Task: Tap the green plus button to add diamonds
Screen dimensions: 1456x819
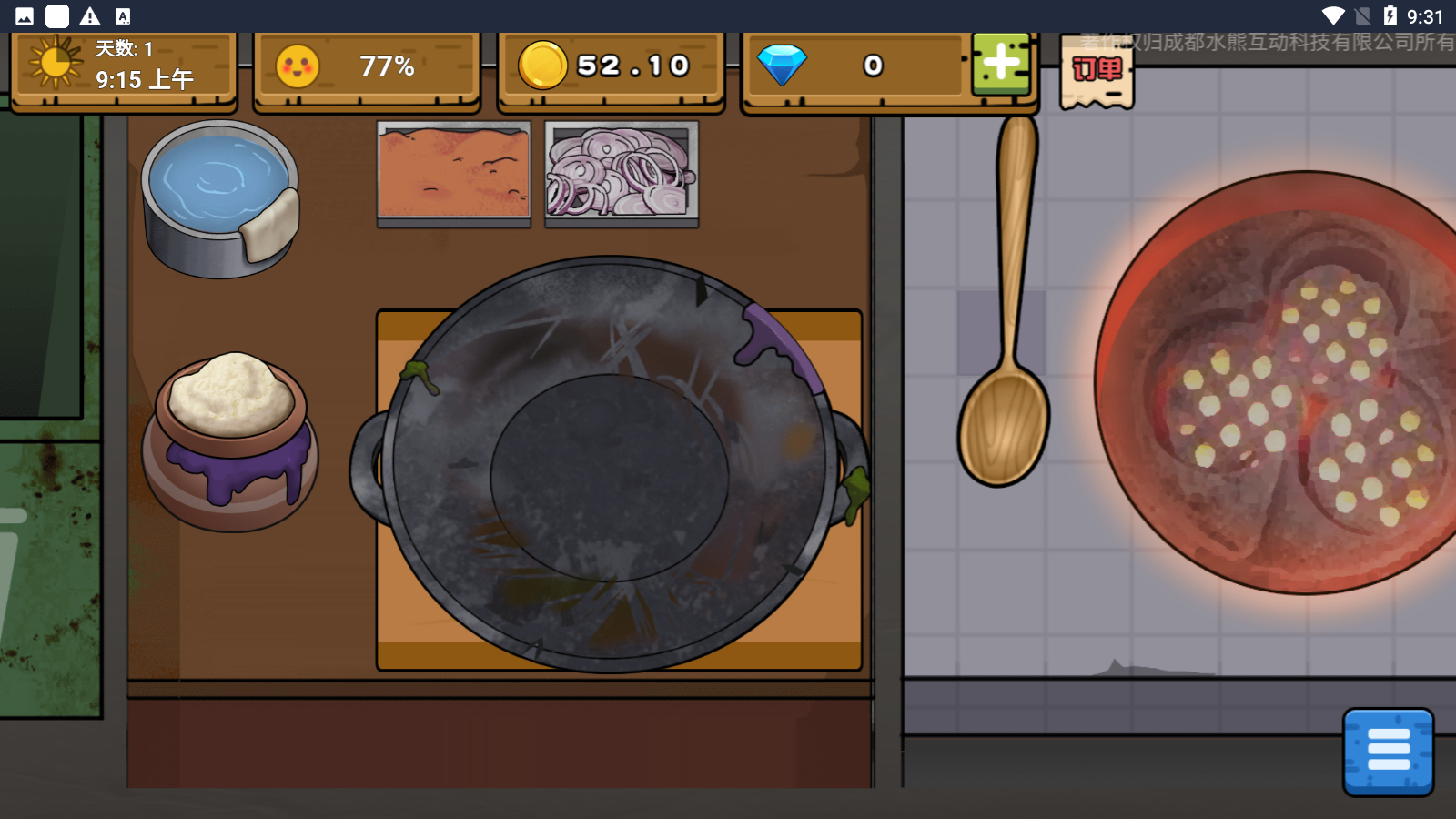Action: pos(1001,64)
